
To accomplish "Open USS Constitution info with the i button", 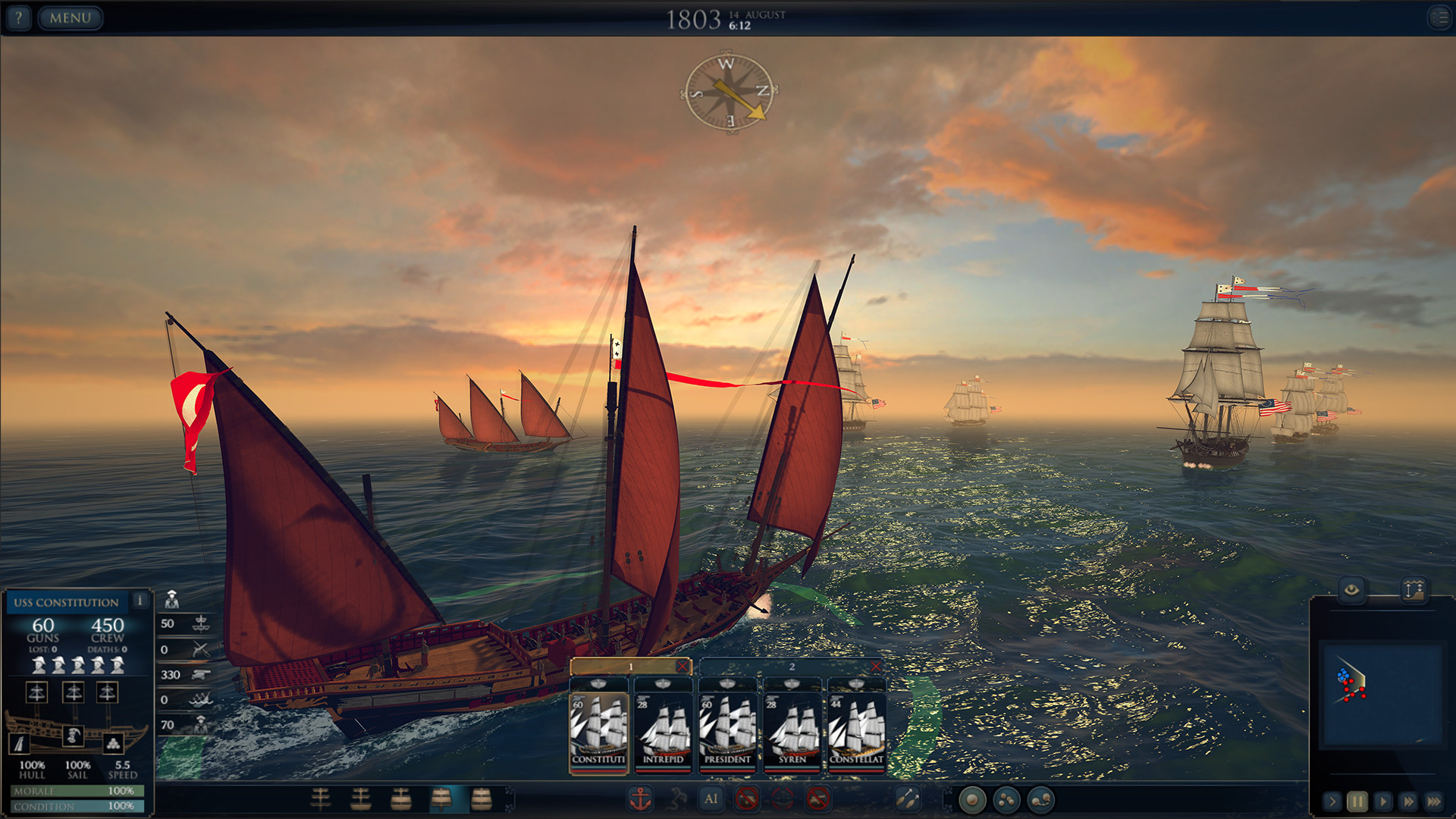I will coord(140,601).
